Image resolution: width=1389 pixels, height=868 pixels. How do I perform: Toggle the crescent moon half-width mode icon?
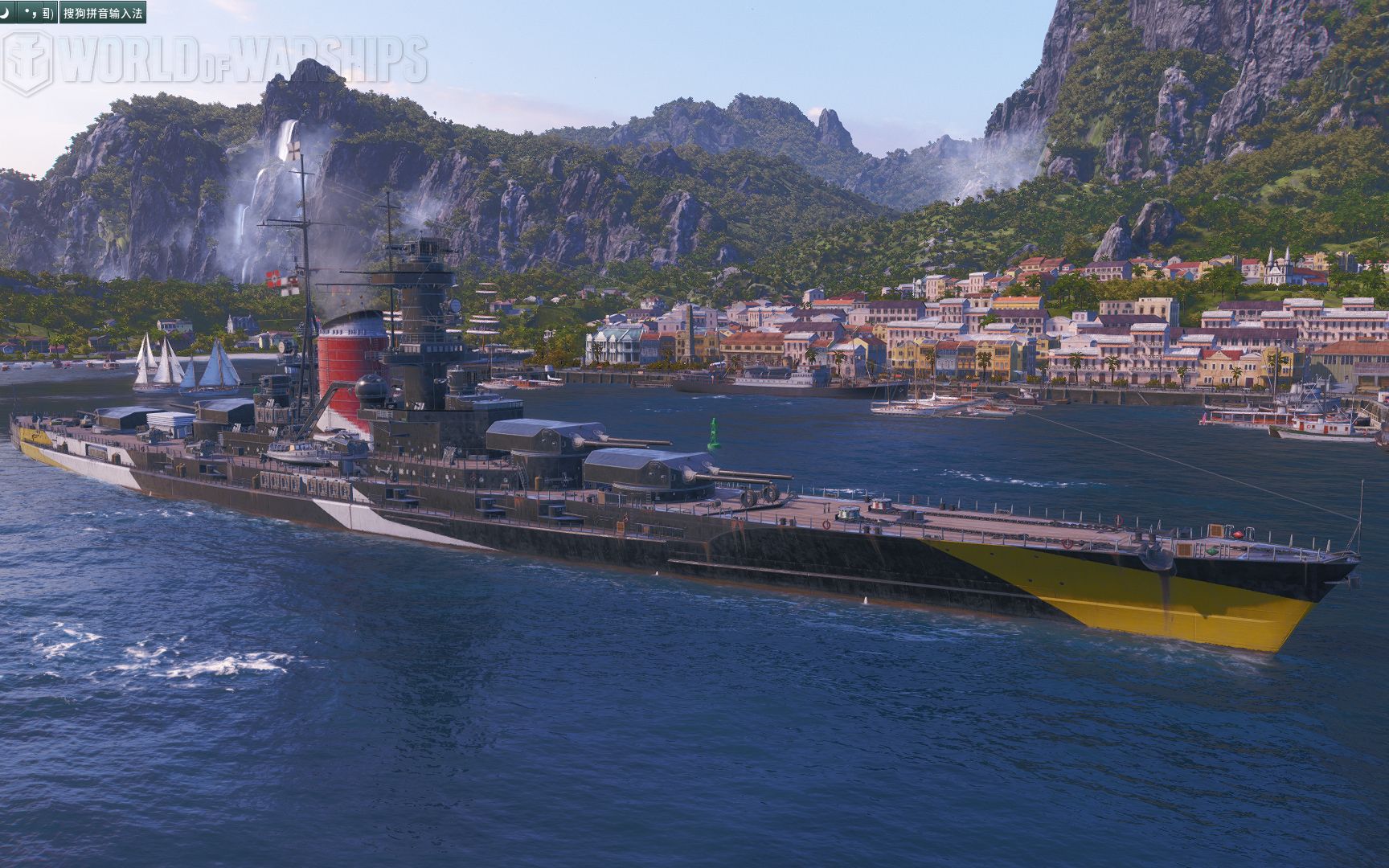click(x=6, y=12)
